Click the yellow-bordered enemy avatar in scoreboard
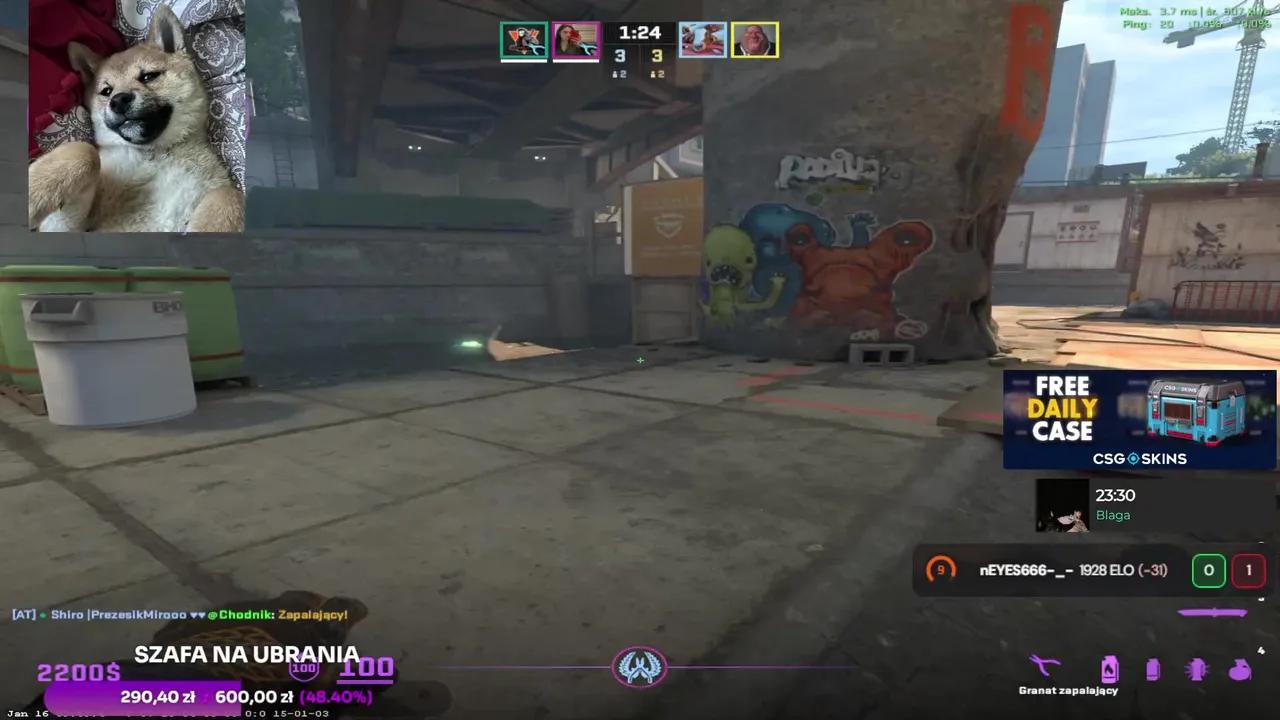The width and height of the screenshot is (1280, 720). [755, 40]
